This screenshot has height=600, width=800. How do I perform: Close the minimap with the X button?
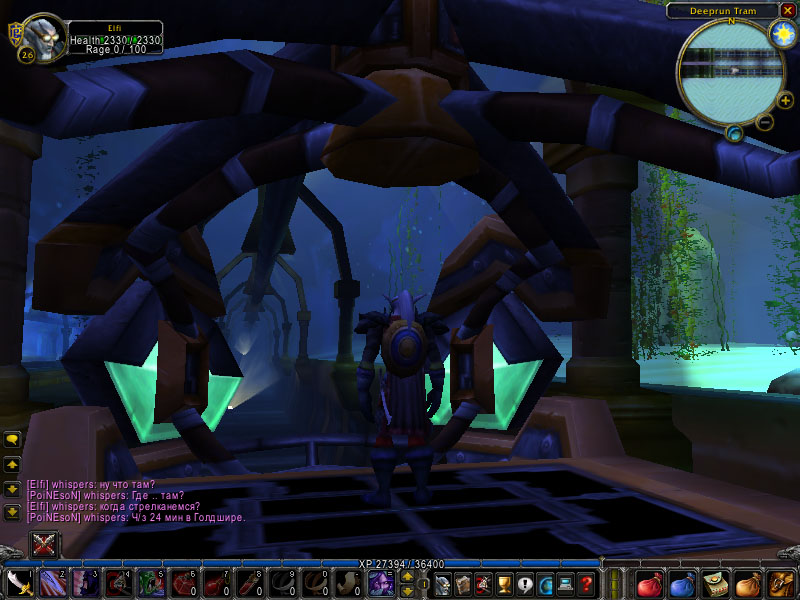pyautogui.click(x=789, y=10)
